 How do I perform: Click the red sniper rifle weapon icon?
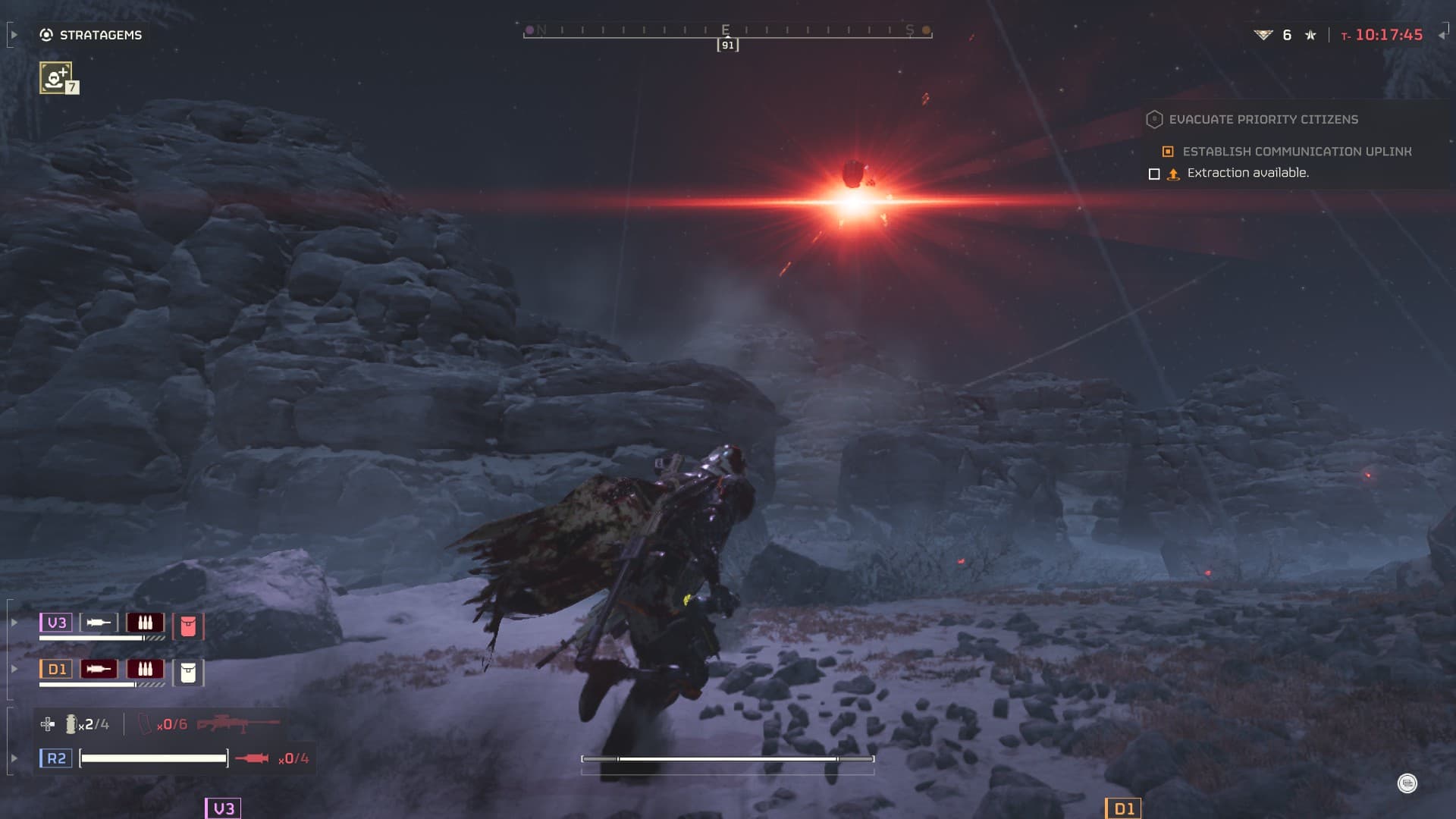pyautogui.click(x=238, y=724)
